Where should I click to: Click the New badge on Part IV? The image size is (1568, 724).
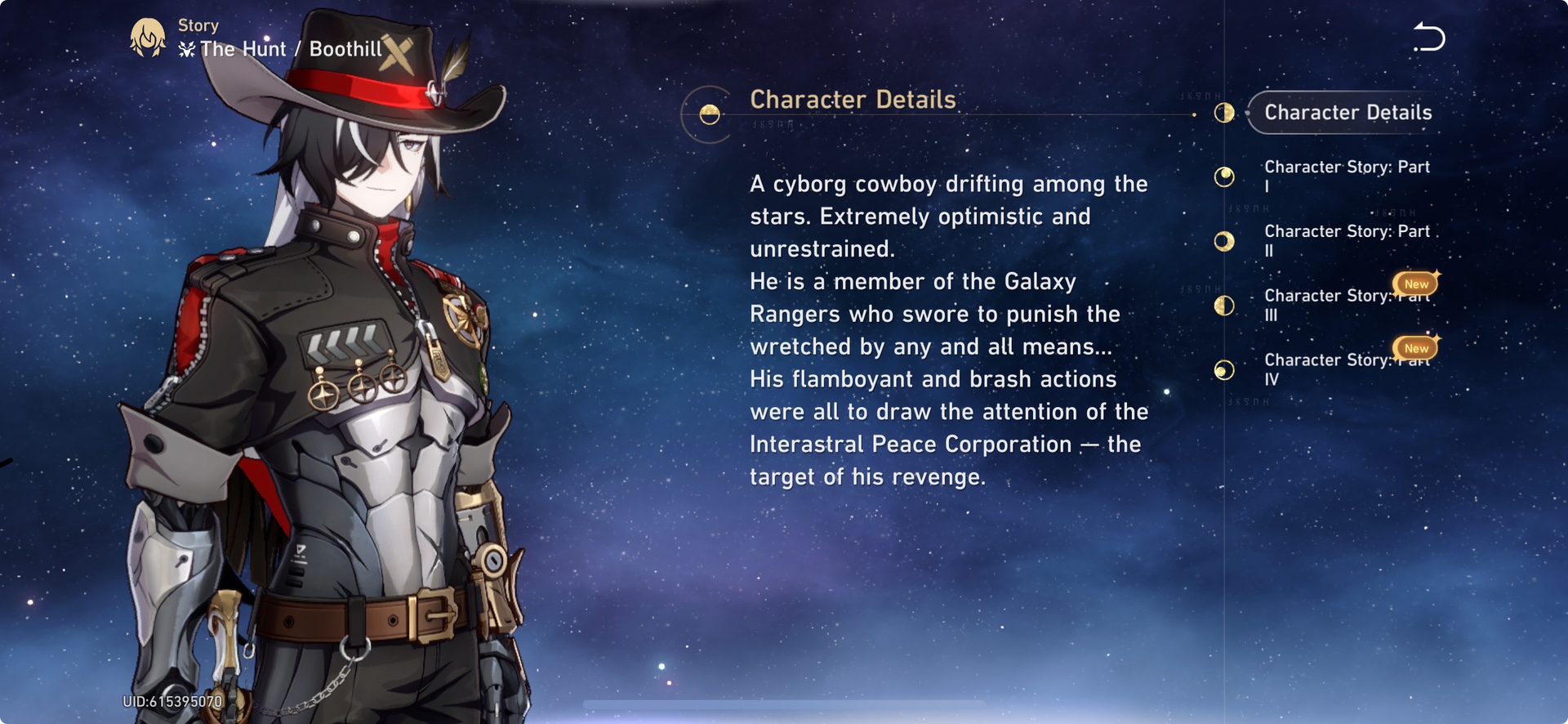pyautogui.click(x=1415, y=347)
